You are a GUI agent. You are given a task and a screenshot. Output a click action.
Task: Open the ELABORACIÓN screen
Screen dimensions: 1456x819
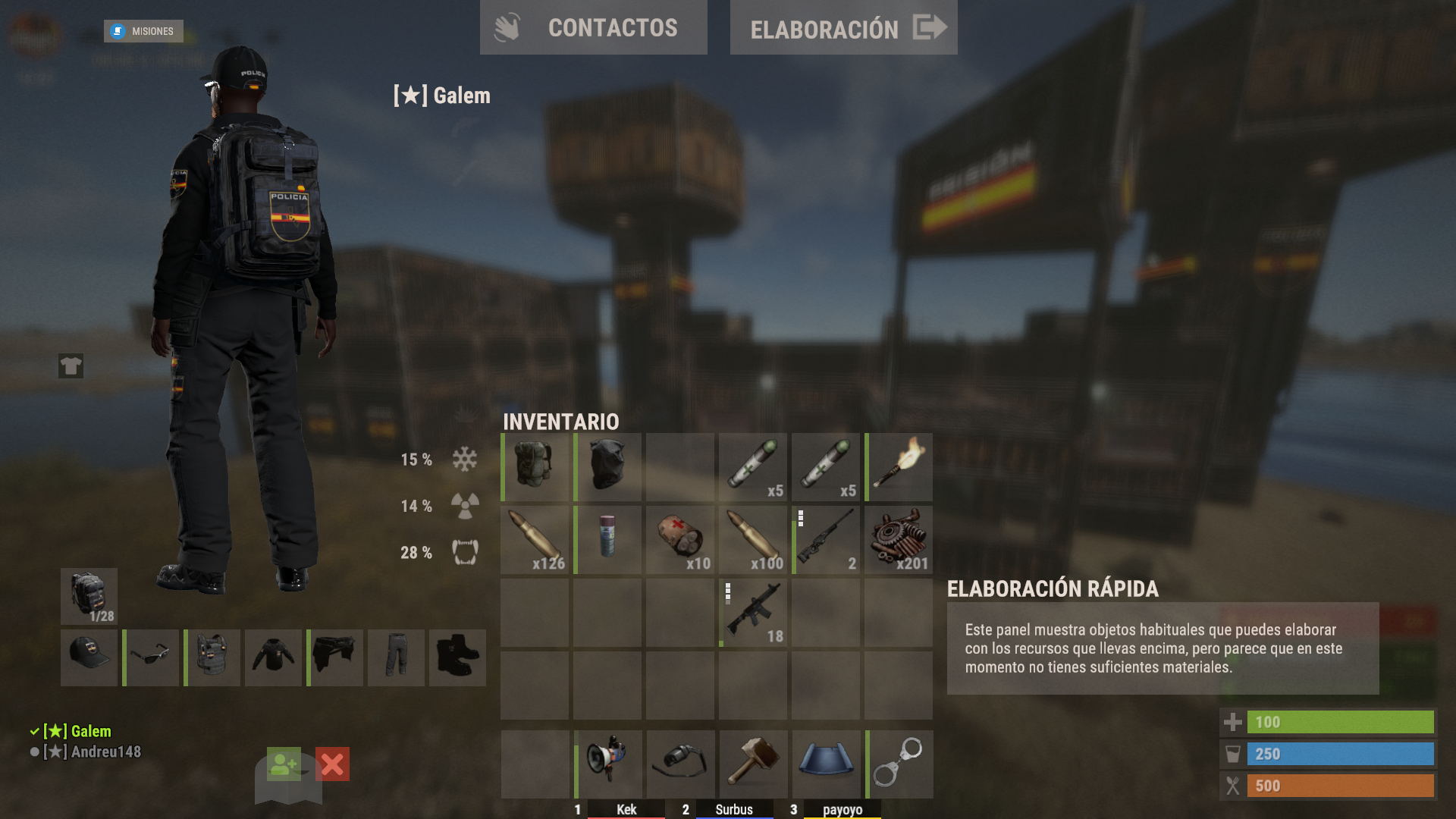click(843, 29)
